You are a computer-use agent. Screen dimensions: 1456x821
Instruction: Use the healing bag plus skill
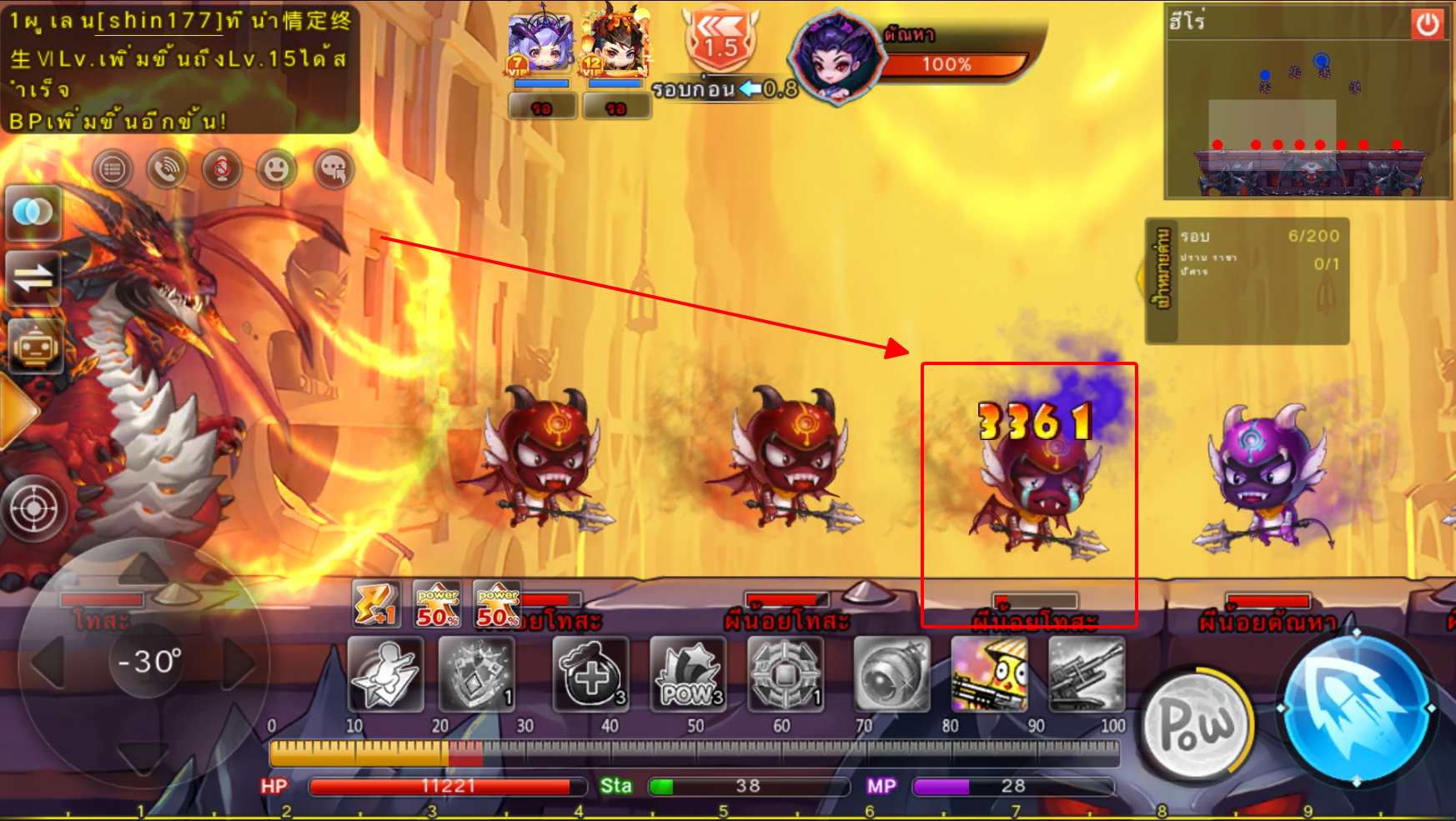(590, 674)
